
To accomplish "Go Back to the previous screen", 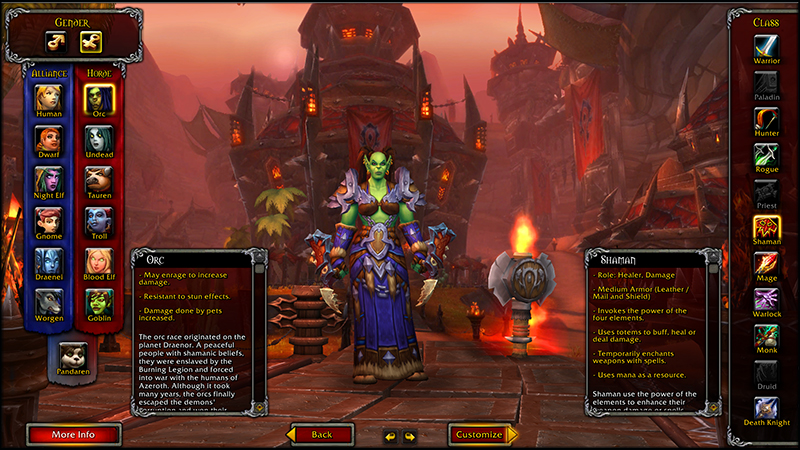I will tap(320, 435).
